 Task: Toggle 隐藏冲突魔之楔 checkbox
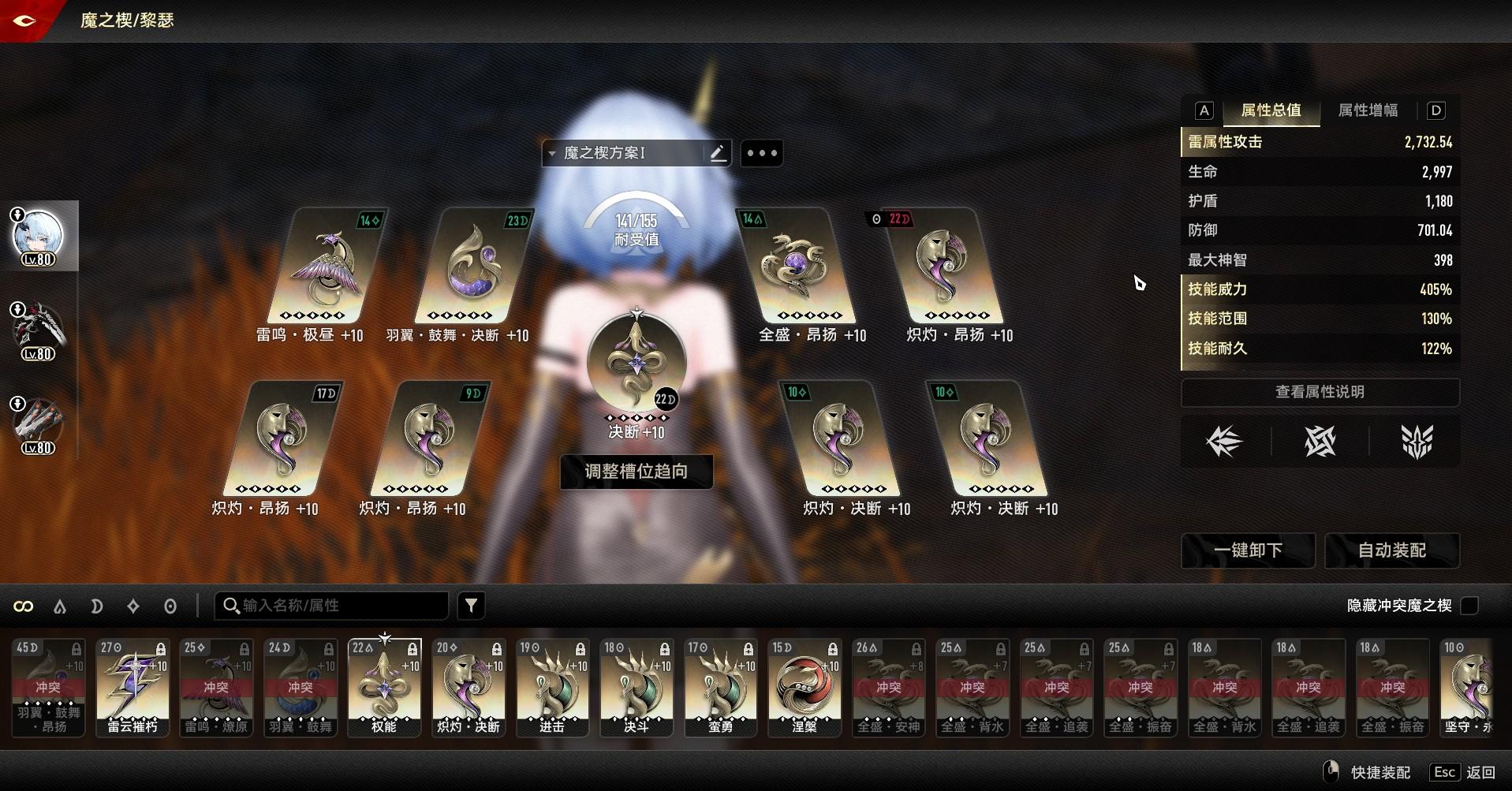1469,606
